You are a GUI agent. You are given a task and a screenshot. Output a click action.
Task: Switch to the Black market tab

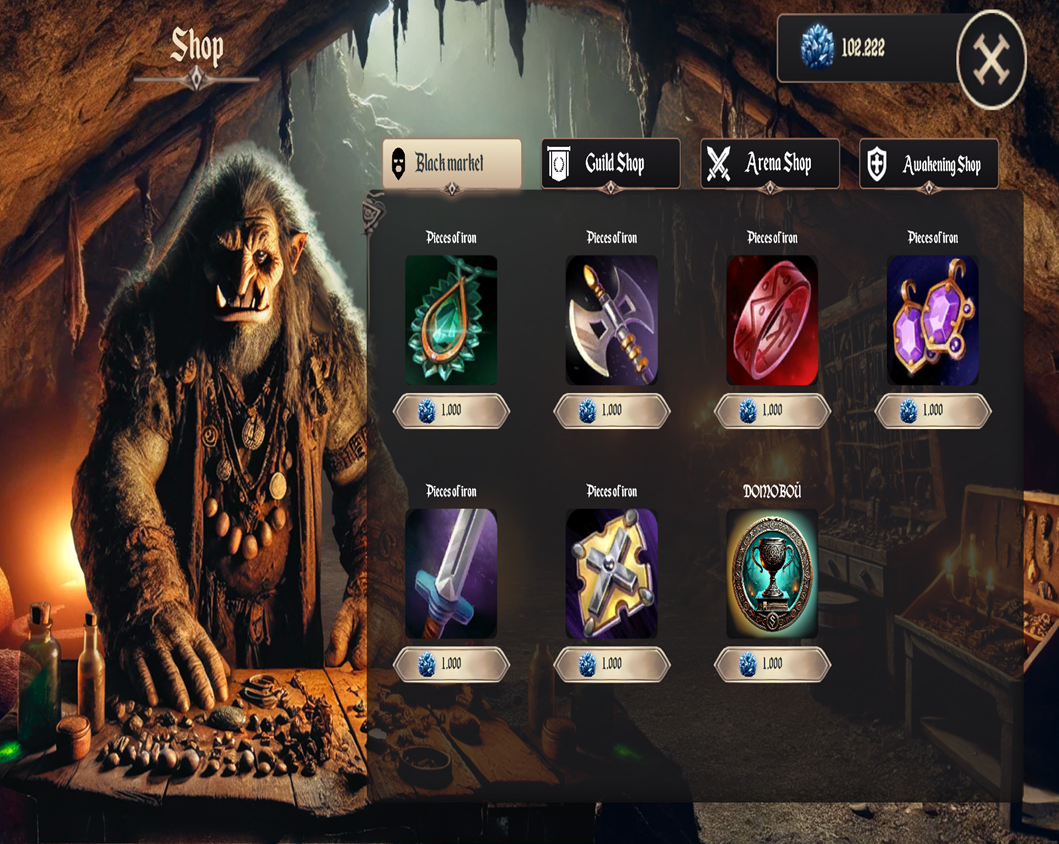452,163
